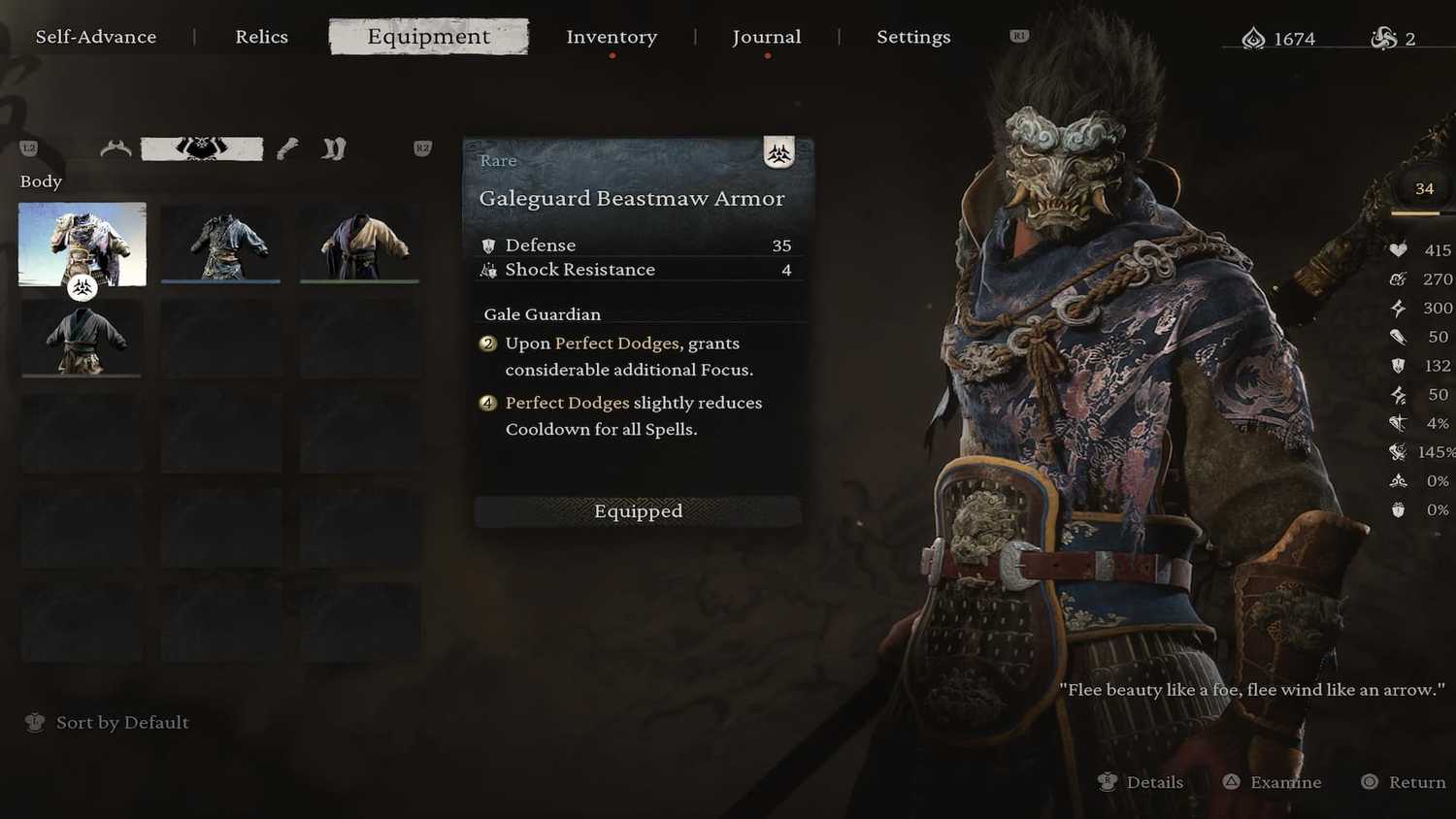Viewport: 1456px width, 819px height.
Task: Switch to the Relics tab
Action: point(261,37)
